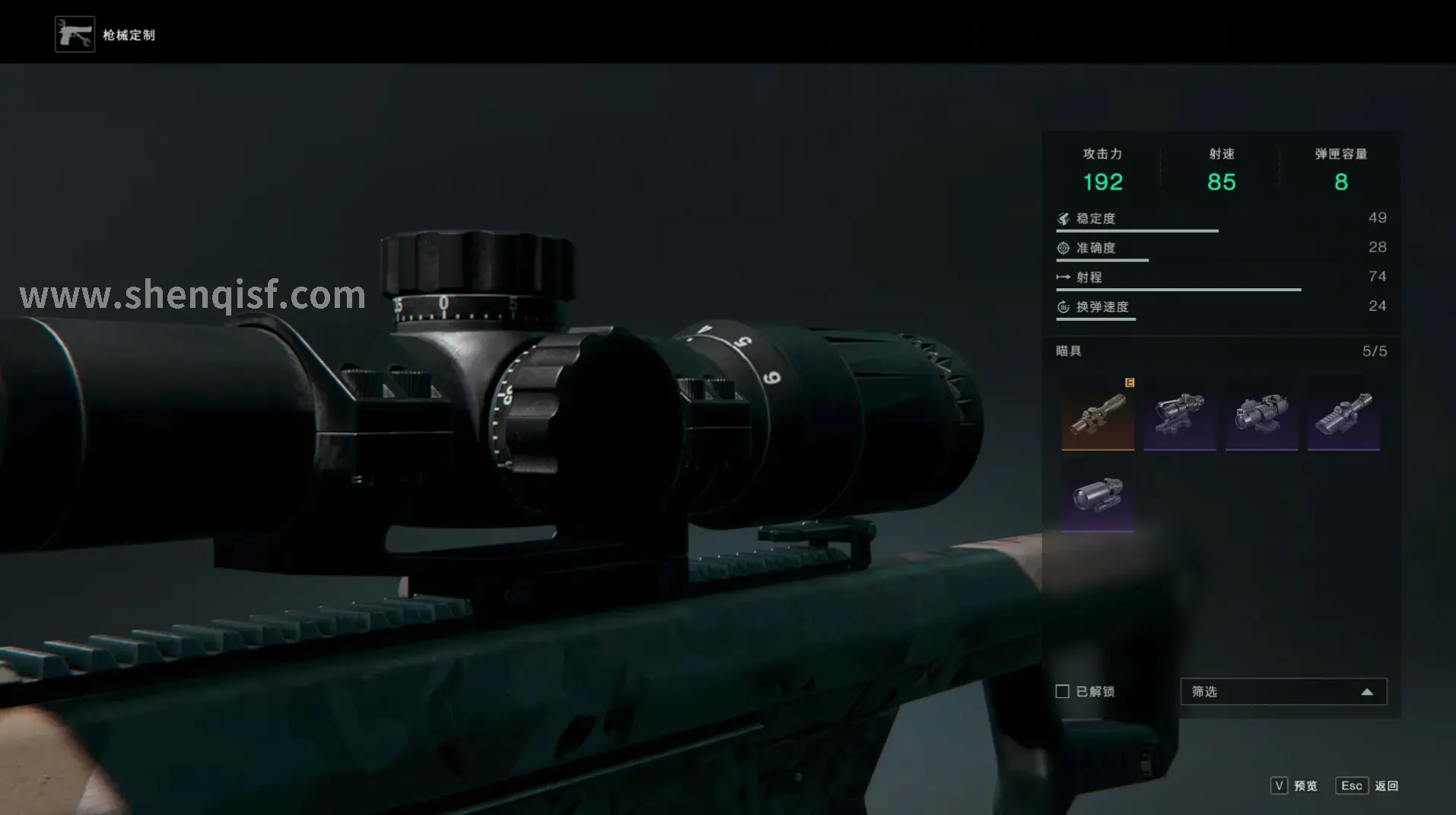Choose the ACOG-style scope with arched mount
1456x815 pixels.
point(1179,414)
